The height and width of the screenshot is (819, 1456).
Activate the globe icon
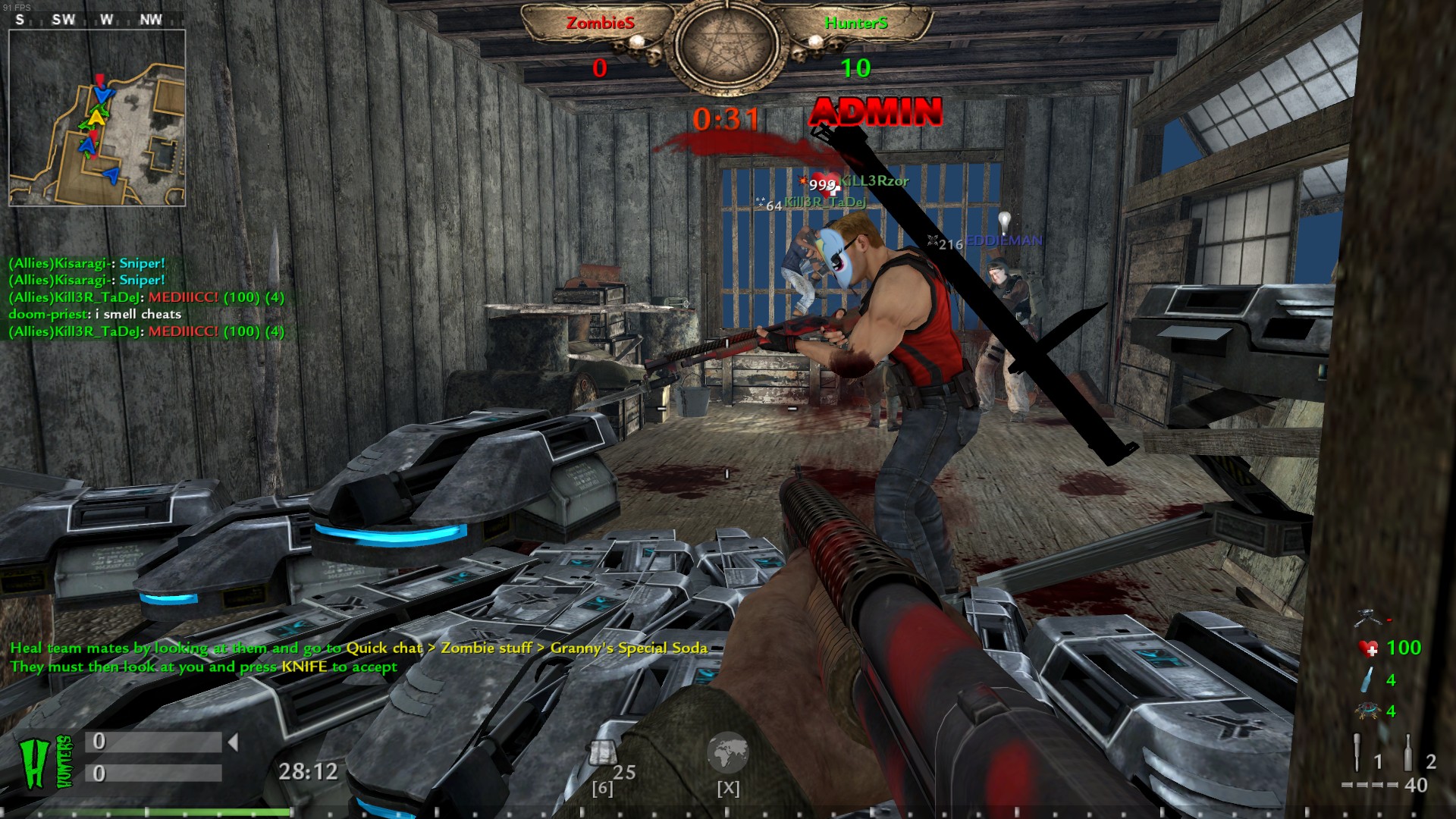pyautogui.click(x=727, y=752)
